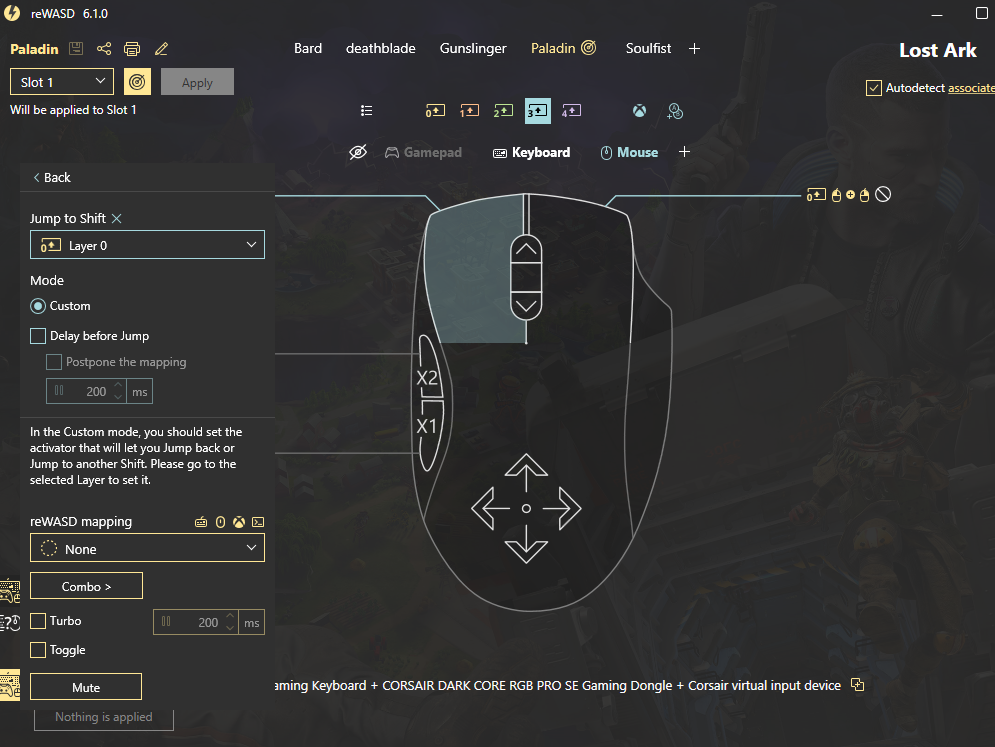The height and width of the screenshot is (747, 995).
Task: Open the reWASD mapping None dropdown
Action: coord(147,549)
